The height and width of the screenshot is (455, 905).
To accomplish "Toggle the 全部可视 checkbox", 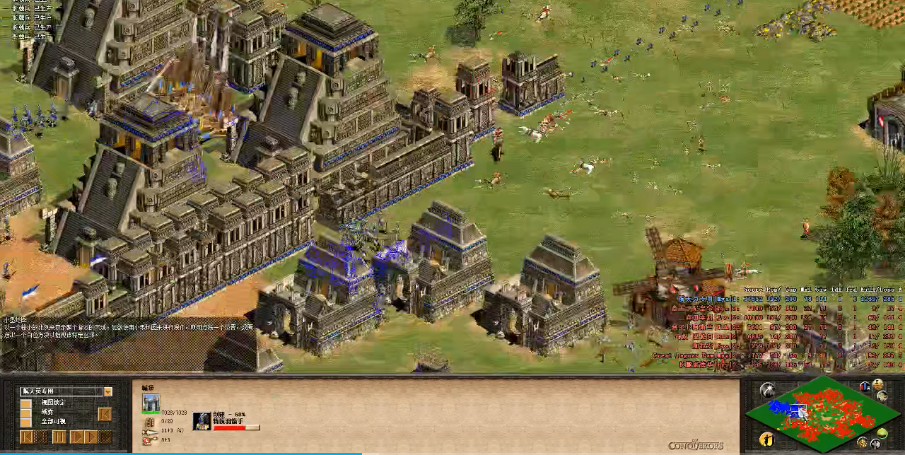I will click(x=27, y=423).
